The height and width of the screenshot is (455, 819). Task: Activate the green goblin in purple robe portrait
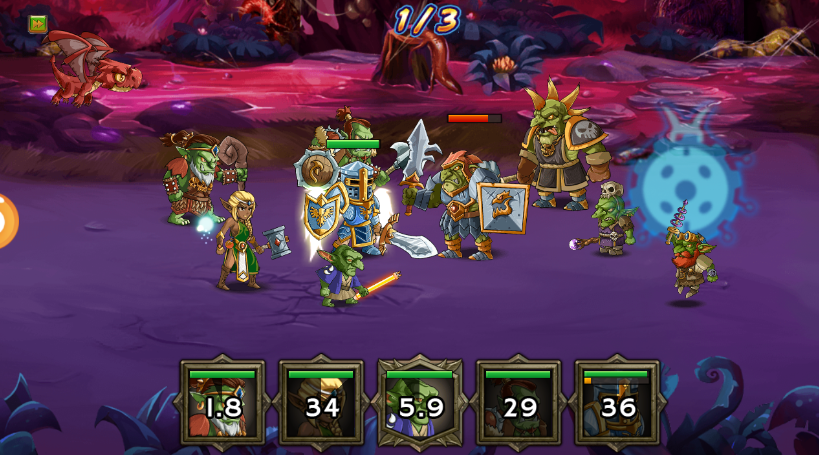click(420, 404)
